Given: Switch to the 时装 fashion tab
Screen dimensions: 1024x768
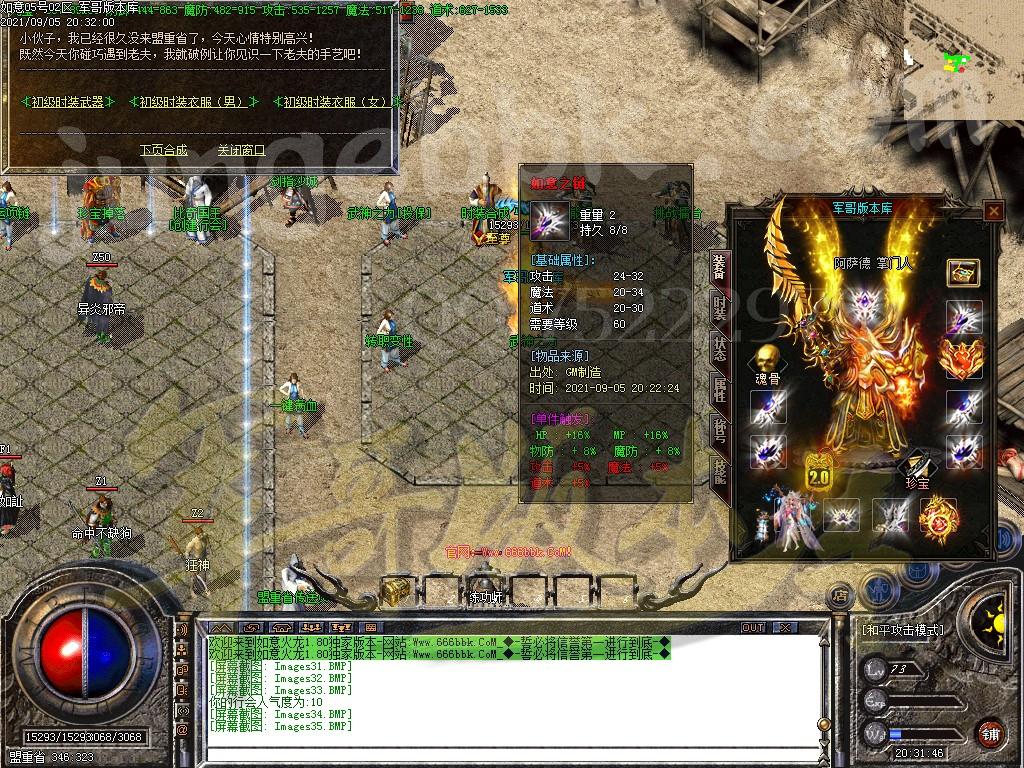Looking at the screenshot, I should 719,308.
